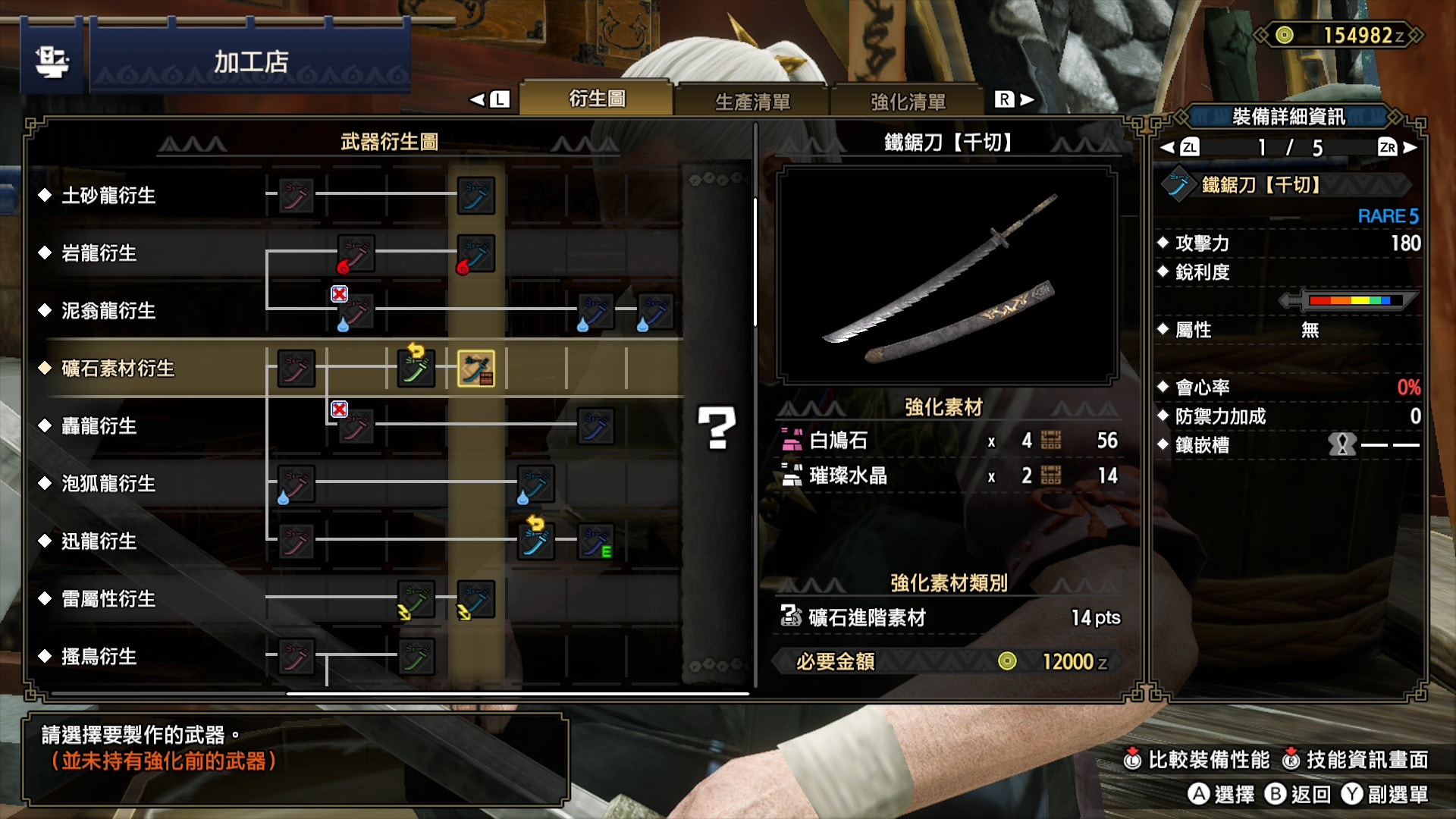Viewport: 1456px width, 819px height.
Task: Select the 岩龍衍生 tree row
Action: tap(99, 253)
